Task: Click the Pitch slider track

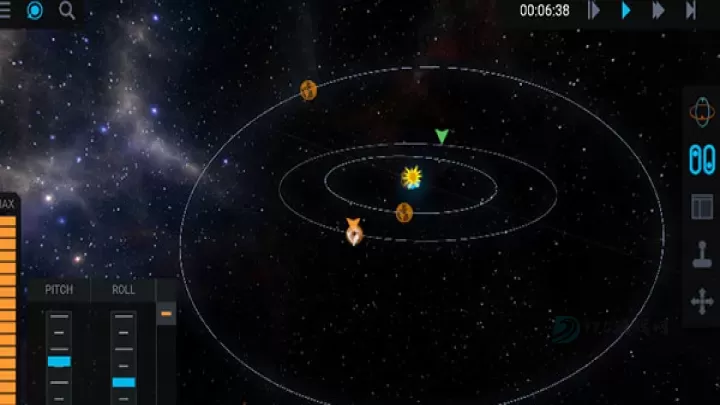Action: [60, 357]
